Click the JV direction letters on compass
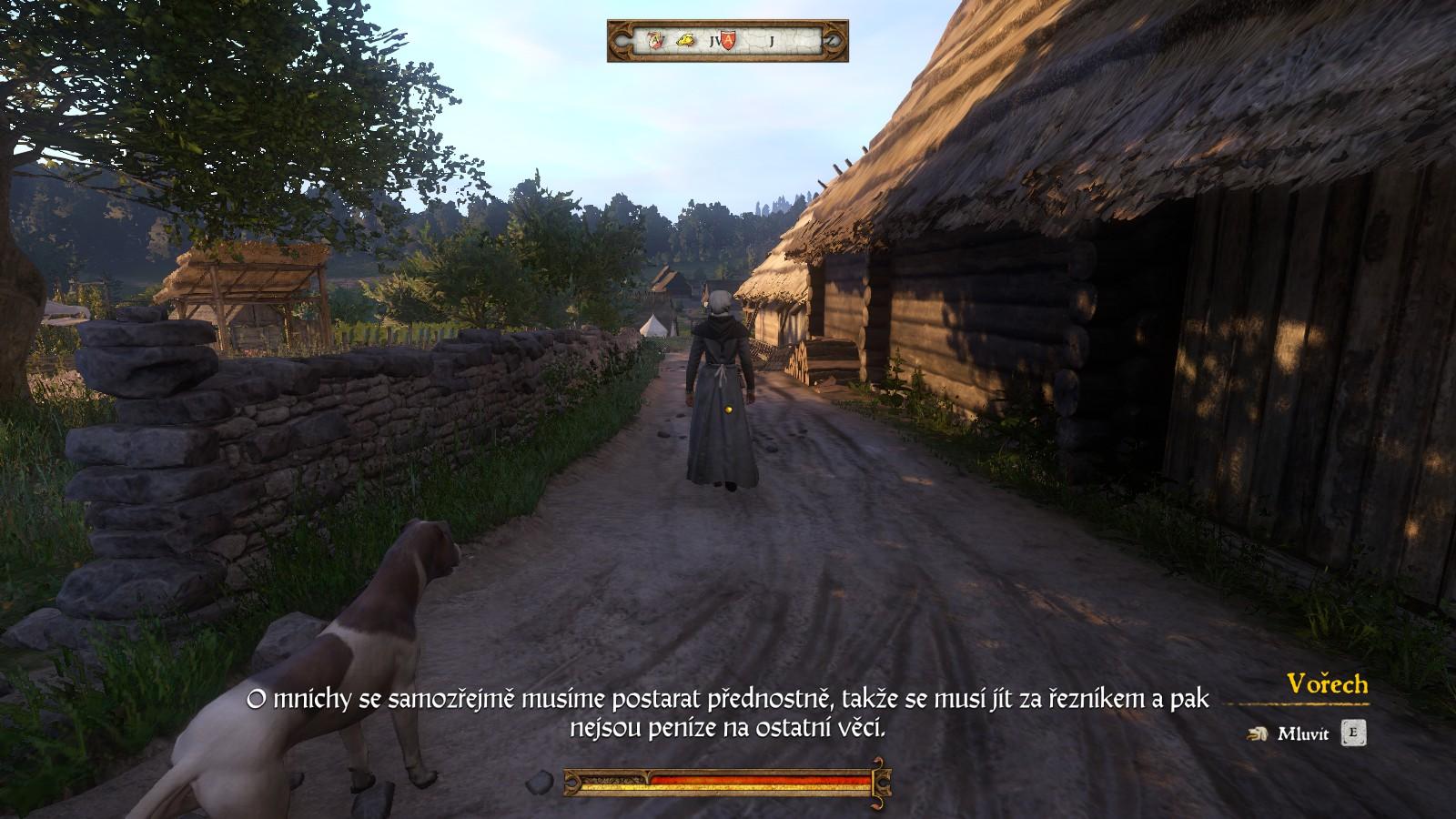 tap(715, 40)
